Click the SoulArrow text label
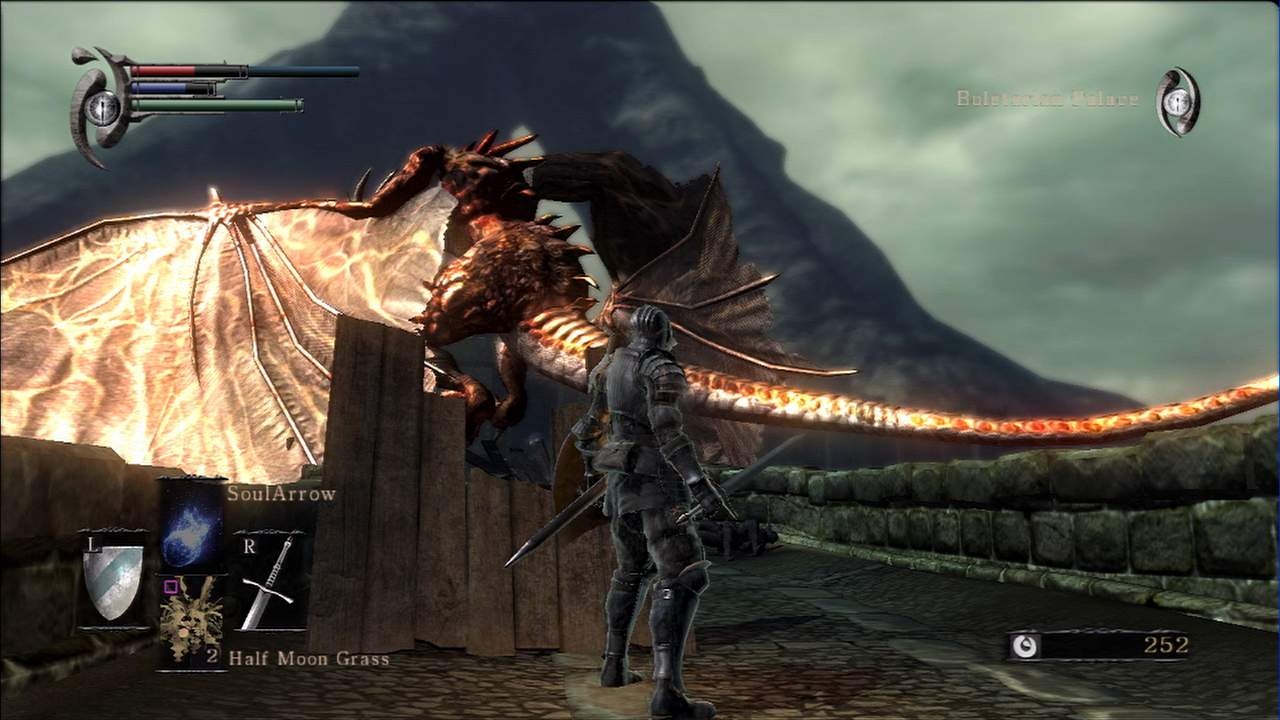Viewport: 1280px width, 720px height. click(x=285, y=493)
